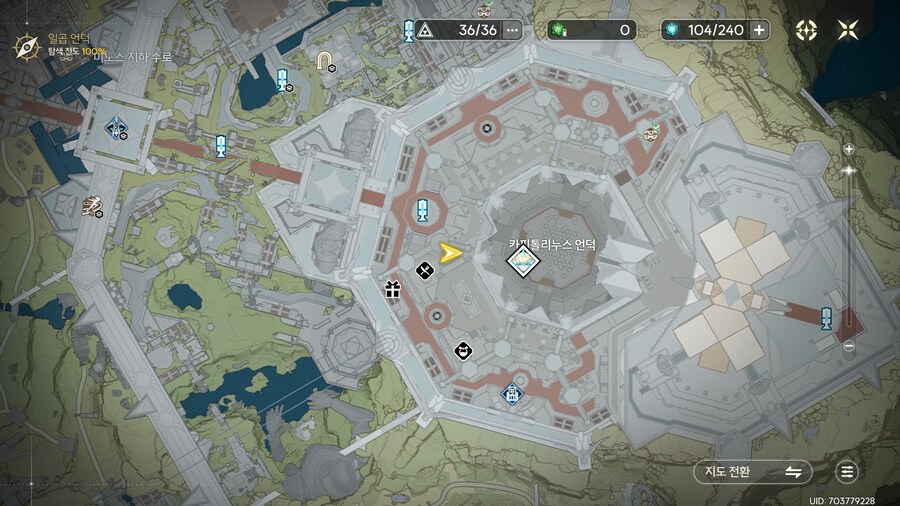Click the 지도 전환 map switch button
The image size is (900, 506).
pos(752,472)
